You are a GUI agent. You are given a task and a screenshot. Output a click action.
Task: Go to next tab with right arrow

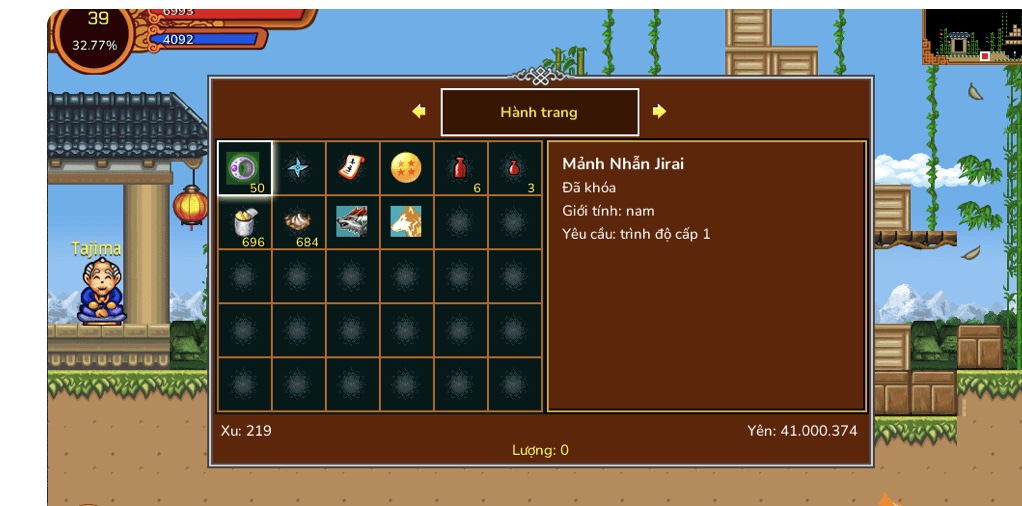pos(659,112)
